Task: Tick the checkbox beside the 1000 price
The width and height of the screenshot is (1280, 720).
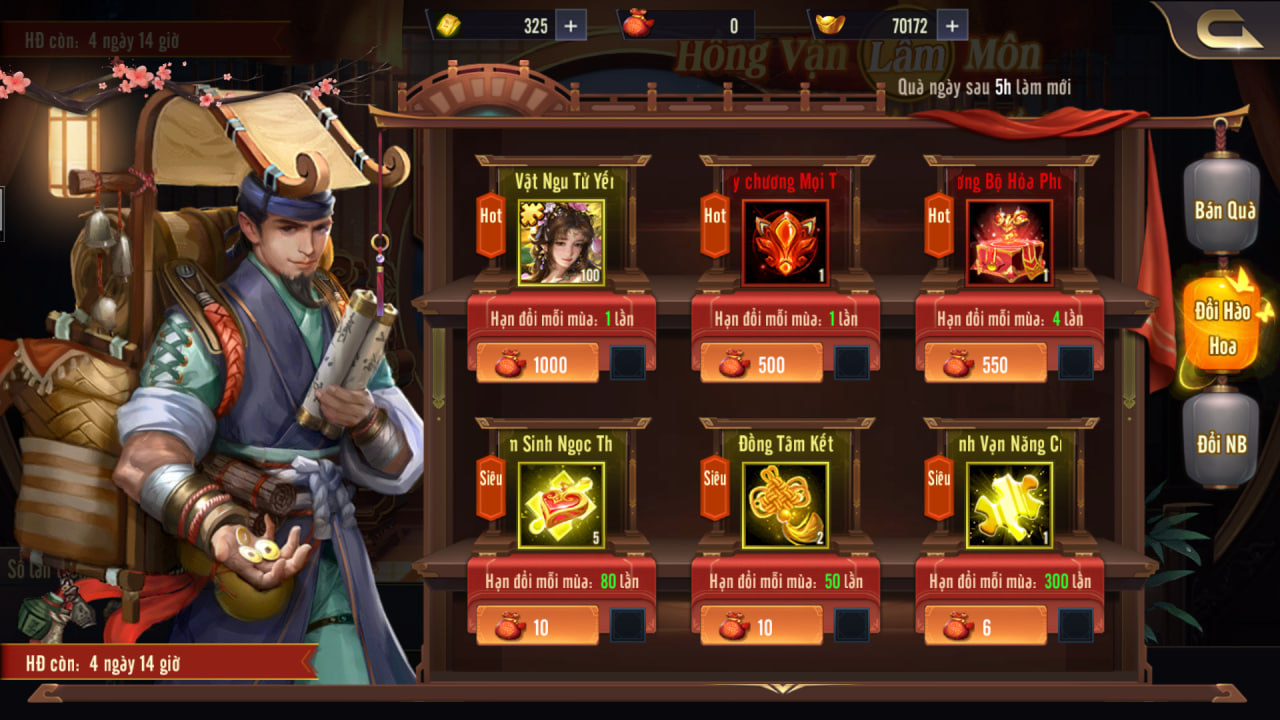Action: click(x=628, y=363)
